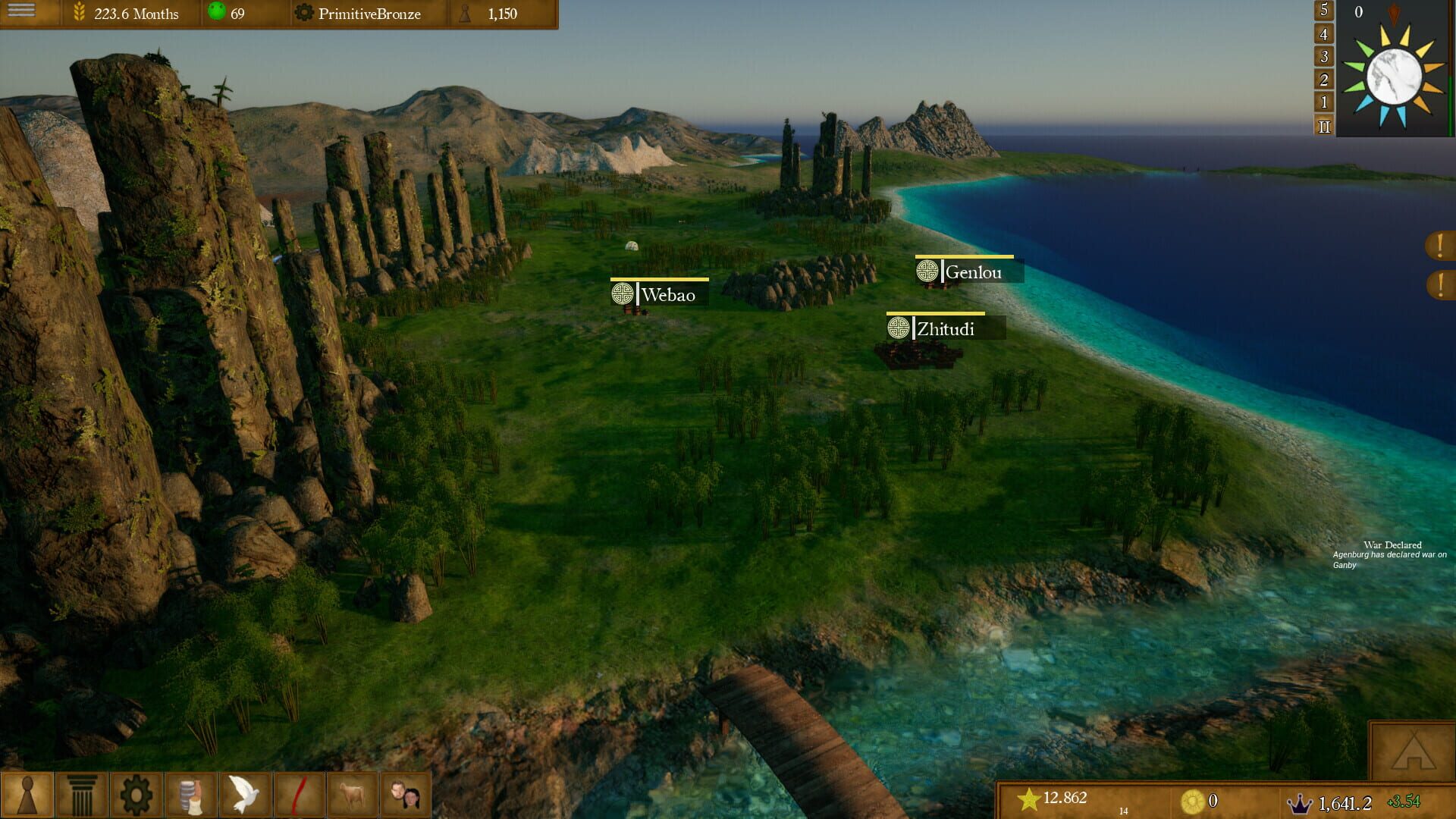Open the hamburger menu in top left
The width and height of the screenshot is (1456, 819).
pos(20,12)
